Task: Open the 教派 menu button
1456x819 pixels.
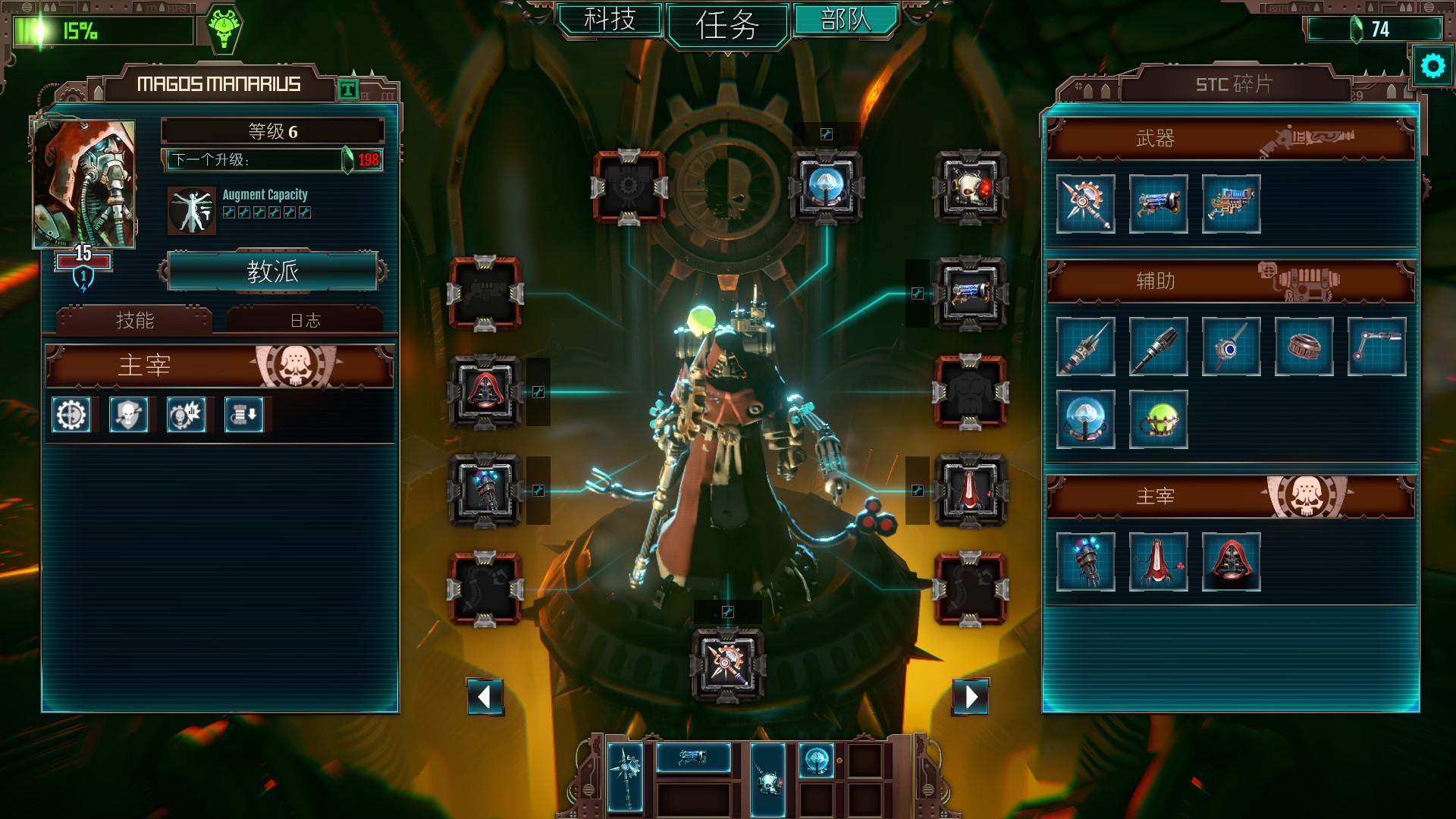Action: [273, 271]
